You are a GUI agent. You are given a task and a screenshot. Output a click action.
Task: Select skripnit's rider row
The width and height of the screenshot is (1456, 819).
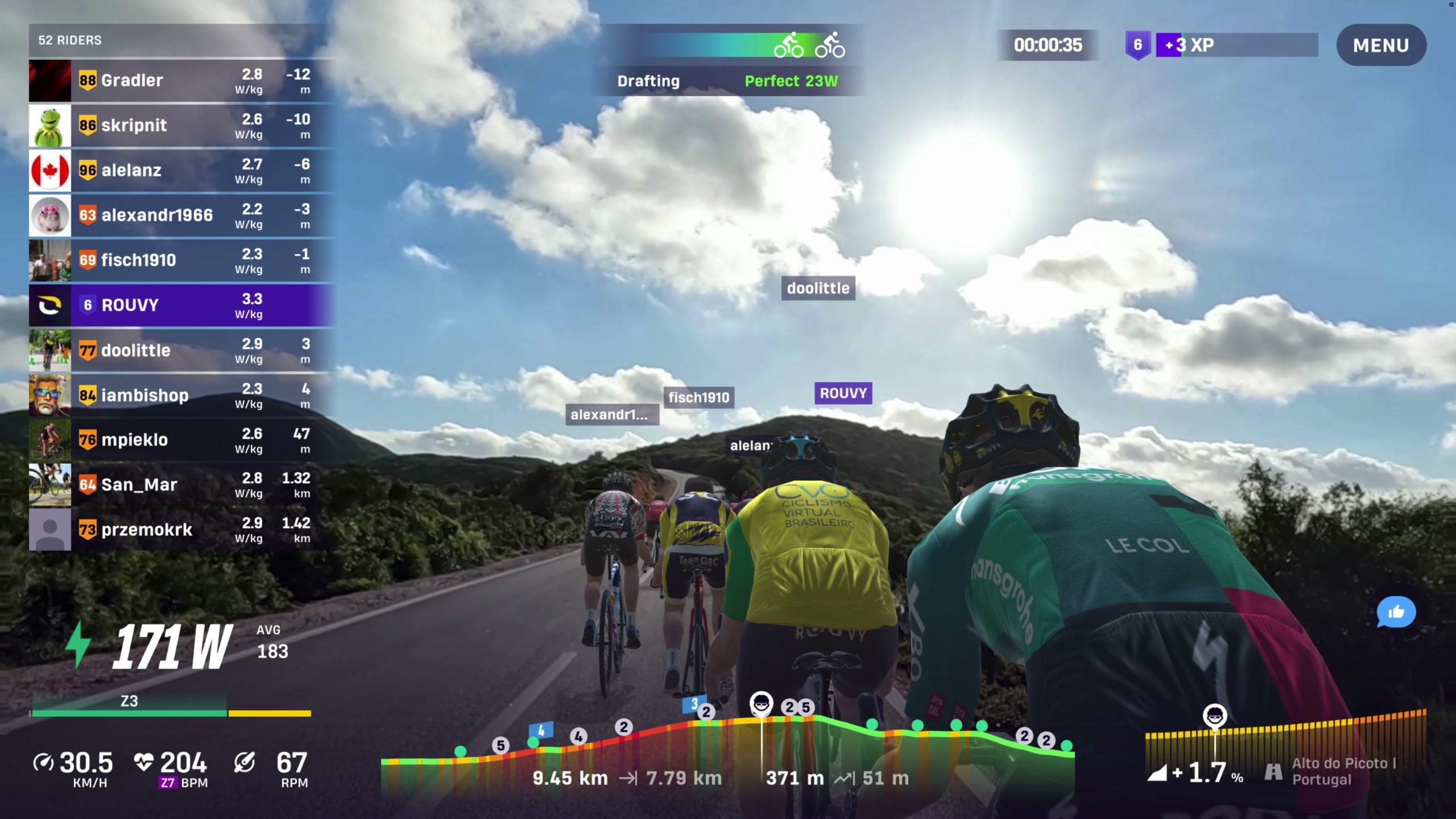coord(181,125)
